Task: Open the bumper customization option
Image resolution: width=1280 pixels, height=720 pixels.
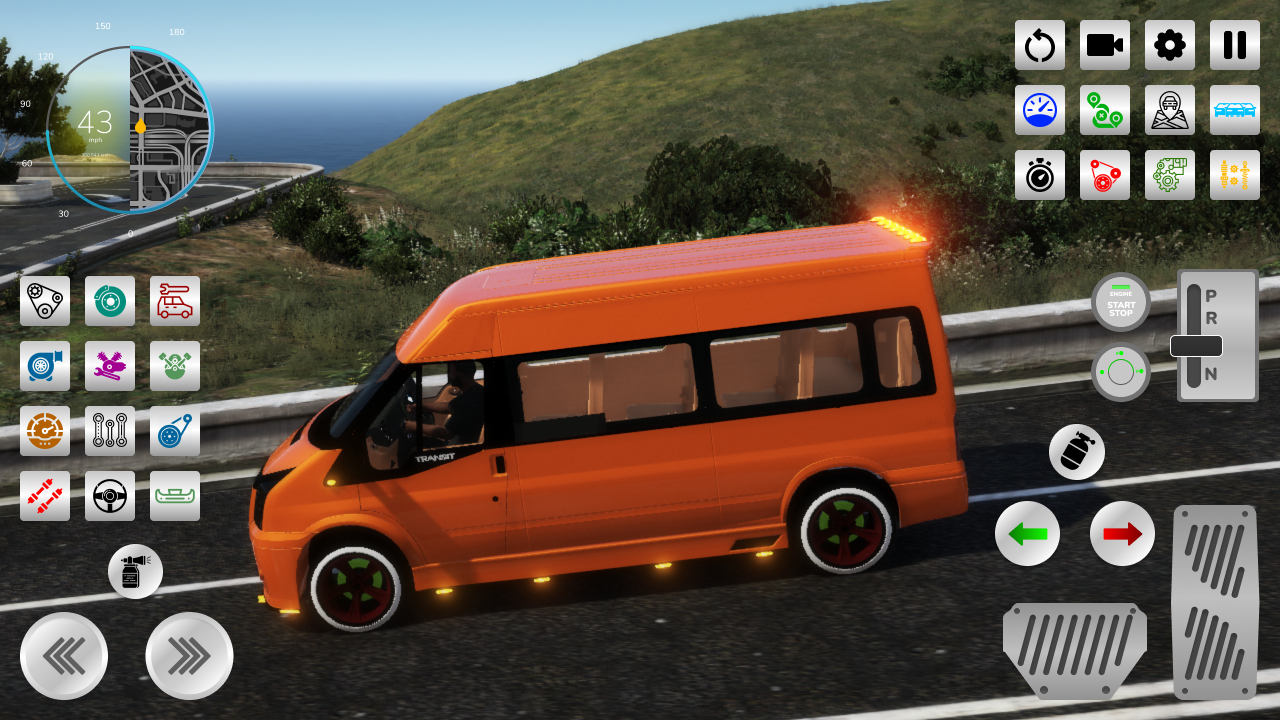Action: [175, 496]
